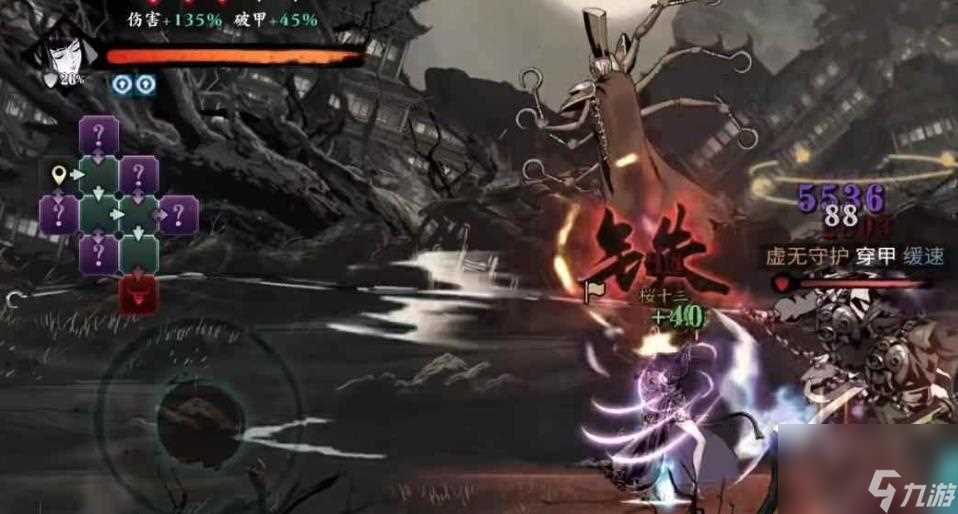The height and width of the screenshot is (514, 958).
Task: Select the red boss room on the map
Action: point(138,294)
